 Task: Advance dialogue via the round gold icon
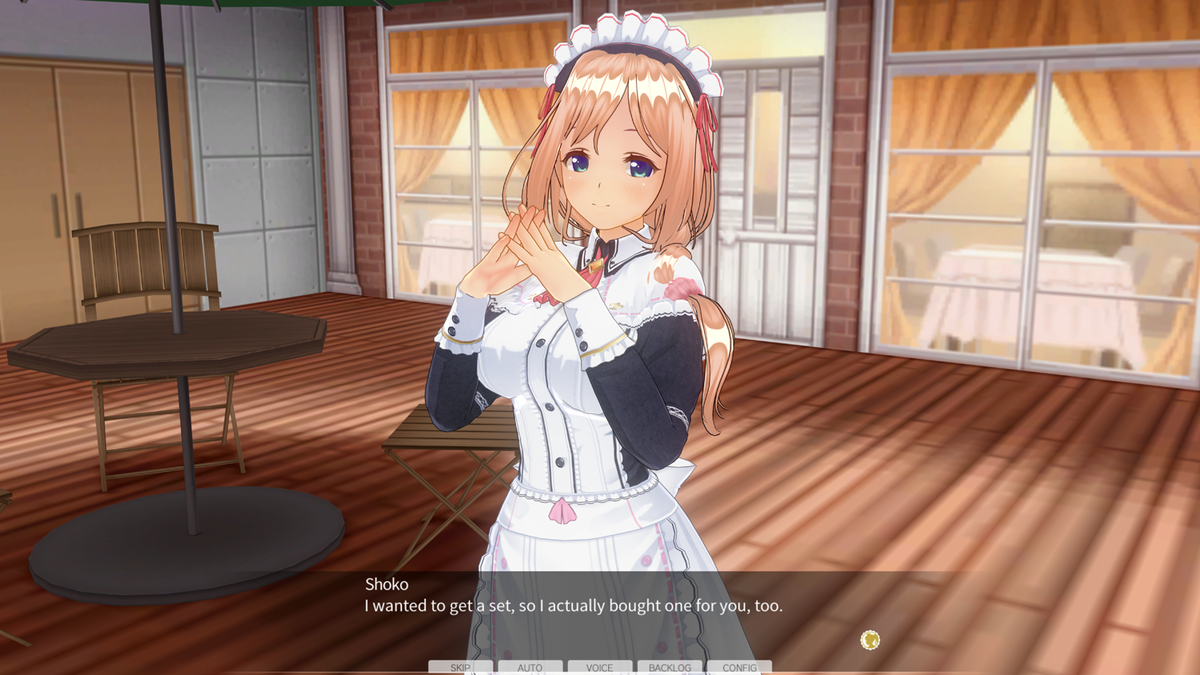(870, 639)
